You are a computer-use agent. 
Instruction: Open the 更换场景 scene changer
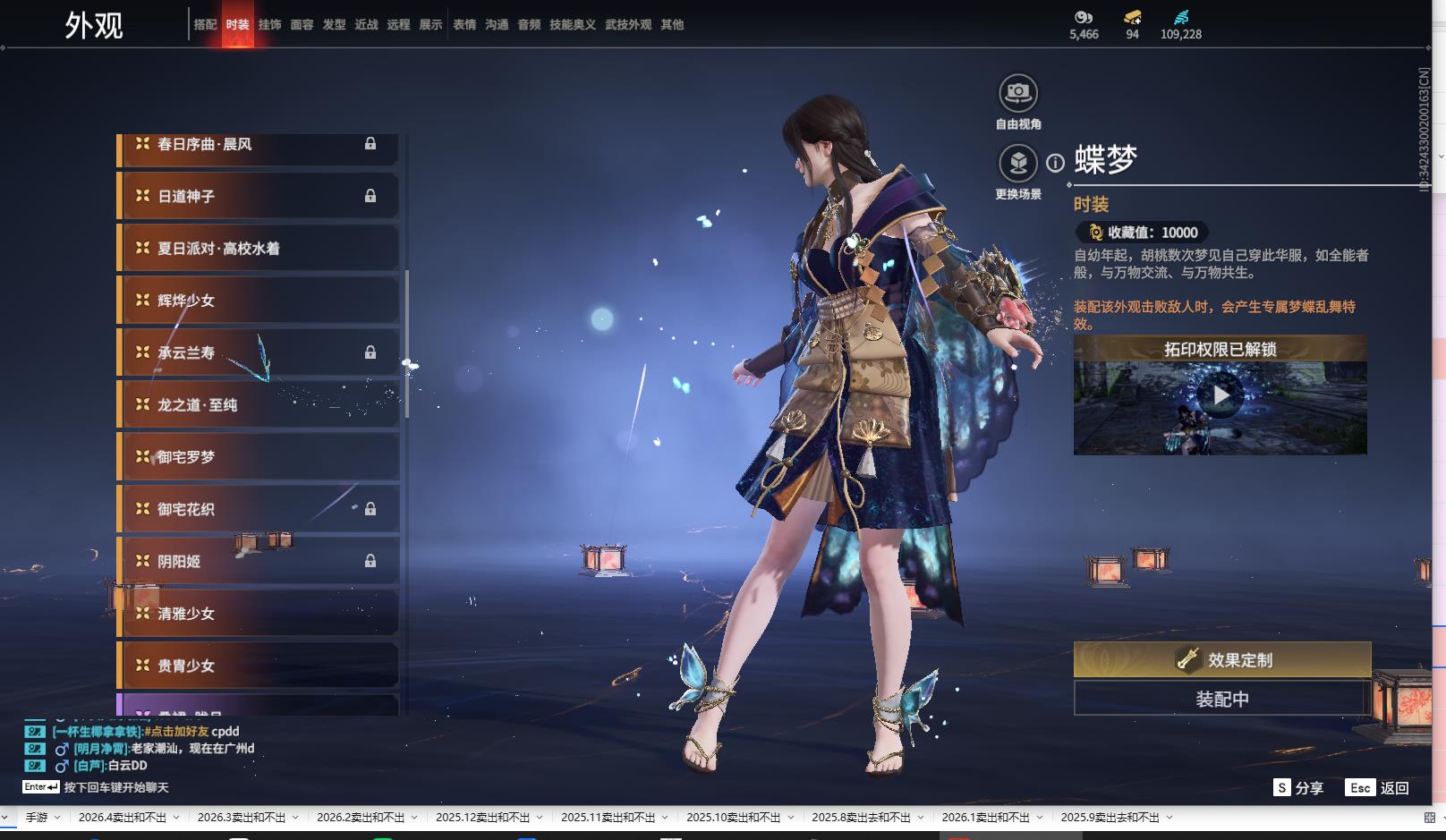click(1017, 164)
